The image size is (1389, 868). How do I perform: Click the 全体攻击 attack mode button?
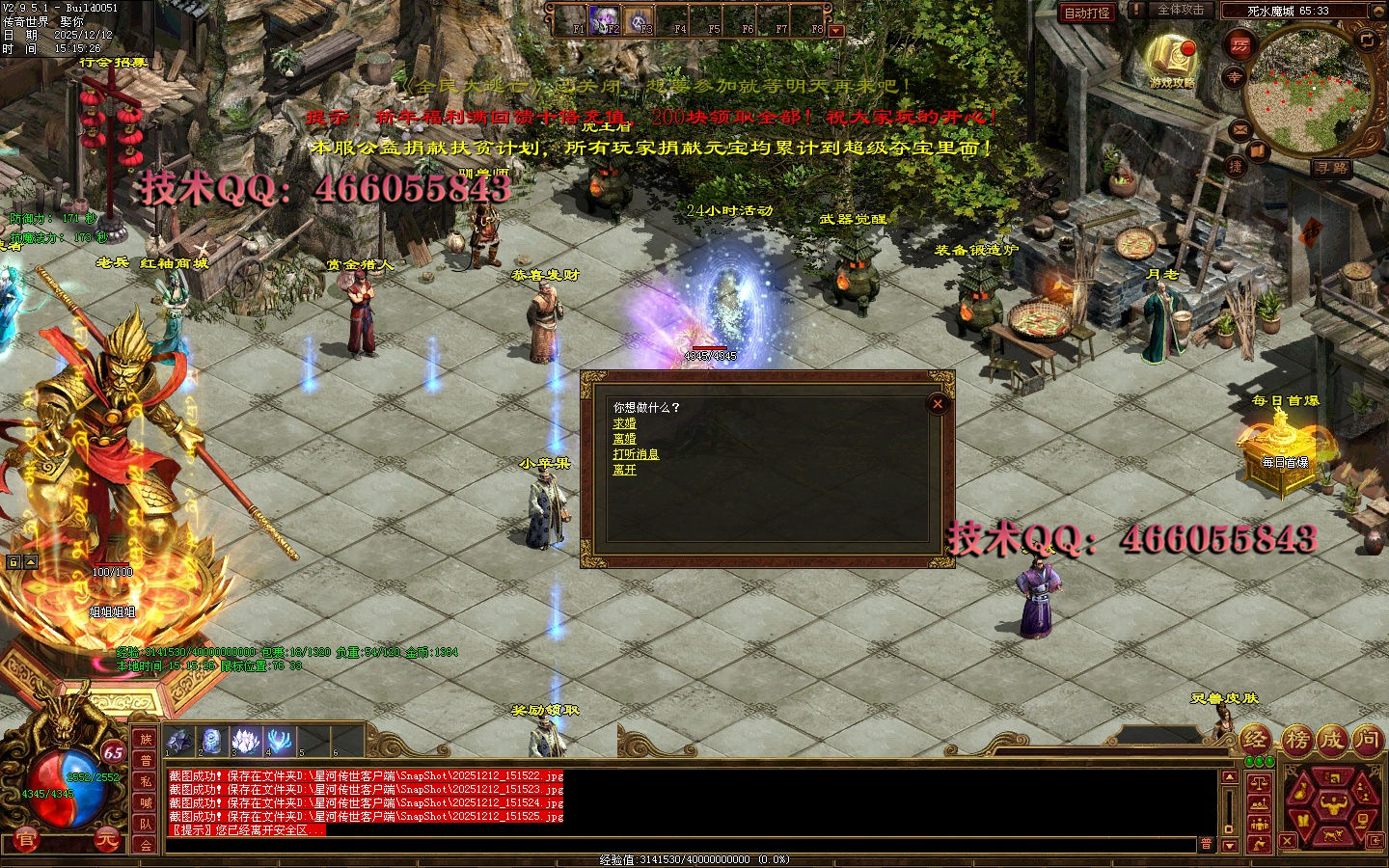[x=1181, y=10]
